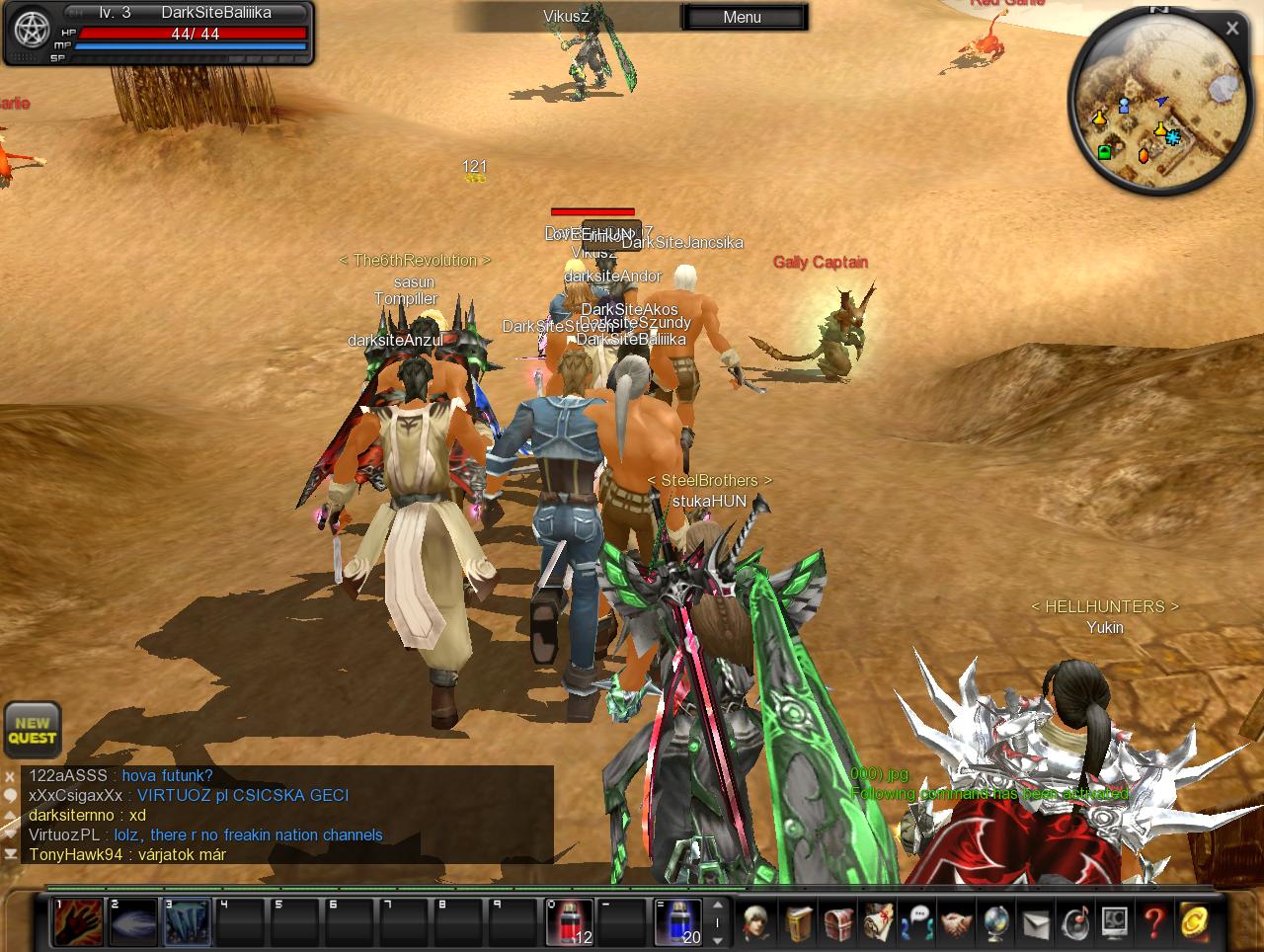
Task: Open the skill book icon
Action: point(799,922)
